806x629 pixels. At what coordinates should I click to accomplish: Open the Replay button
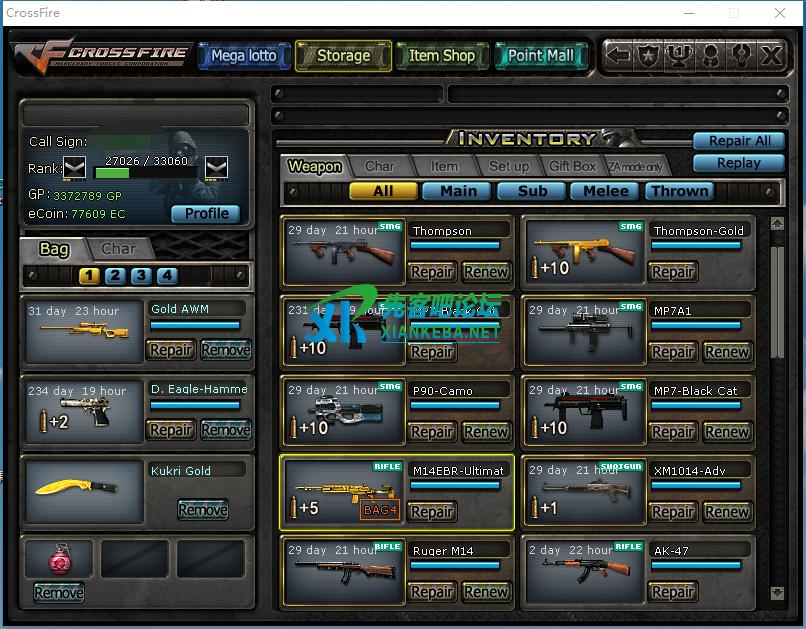[x=739, y=163]
